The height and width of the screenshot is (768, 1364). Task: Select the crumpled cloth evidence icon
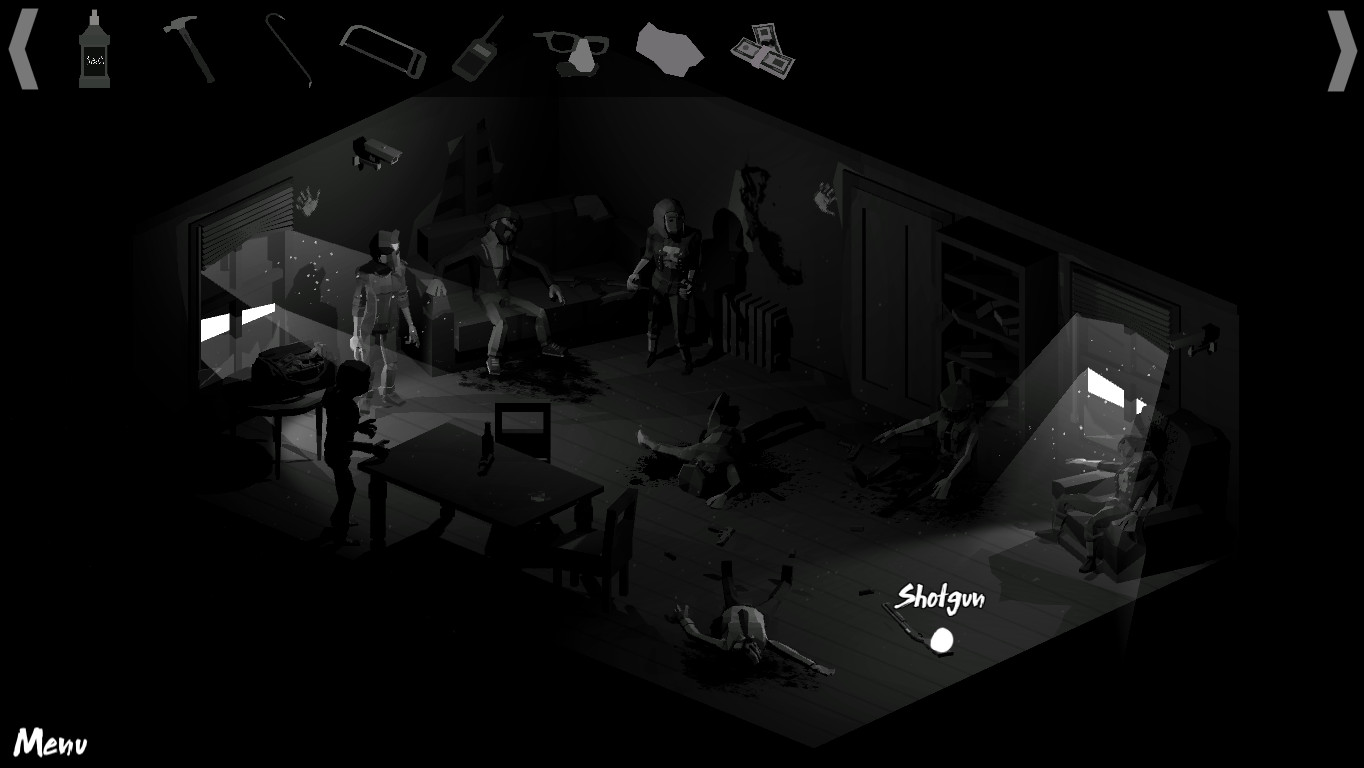coord(668,52)
